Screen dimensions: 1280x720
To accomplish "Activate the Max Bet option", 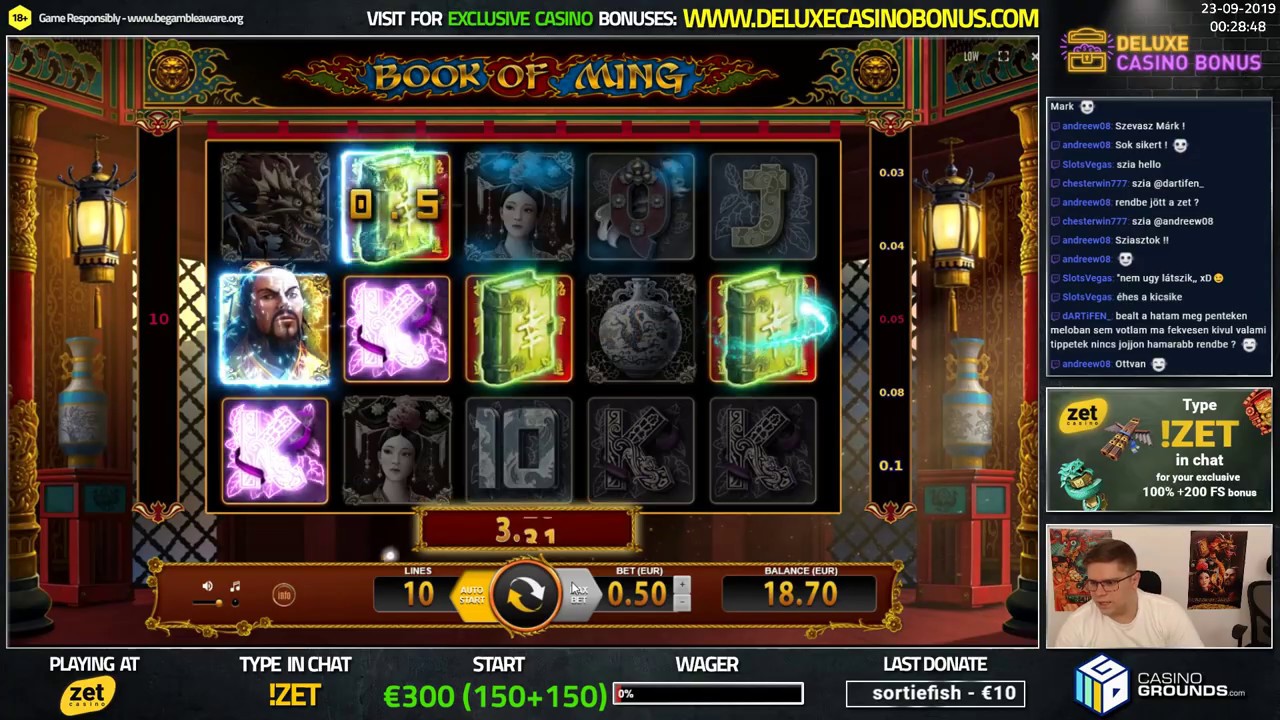I will (x=577, y=595).
